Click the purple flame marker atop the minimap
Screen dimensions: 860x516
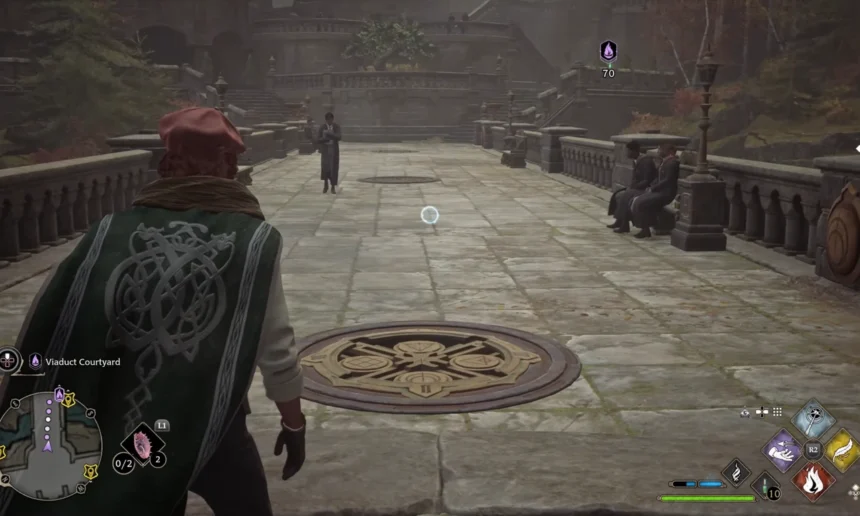click(x=59, y=396)
